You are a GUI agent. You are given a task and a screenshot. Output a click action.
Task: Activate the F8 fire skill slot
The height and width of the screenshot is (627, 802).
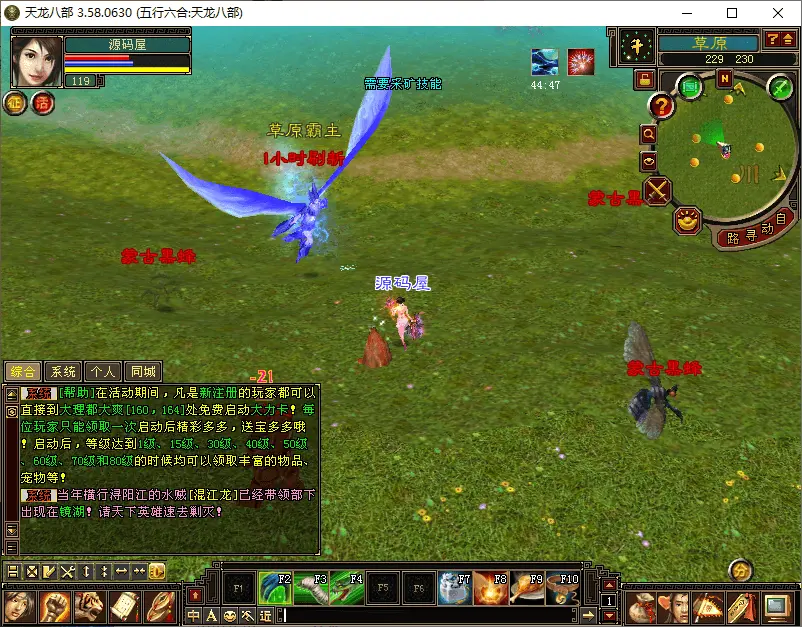491,588
